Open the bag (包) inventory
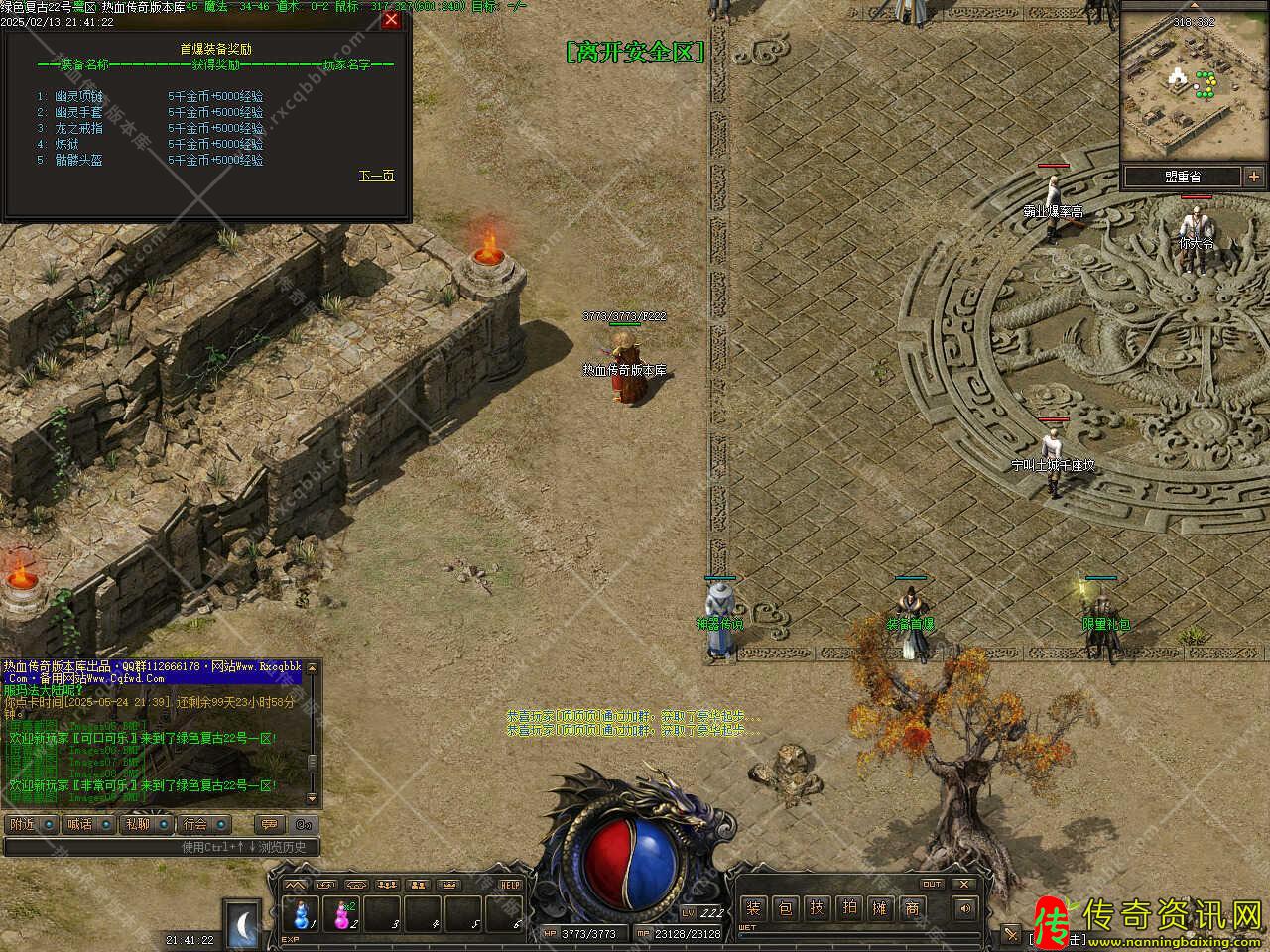Screen dimensions: 1270x952 point(786,907)
